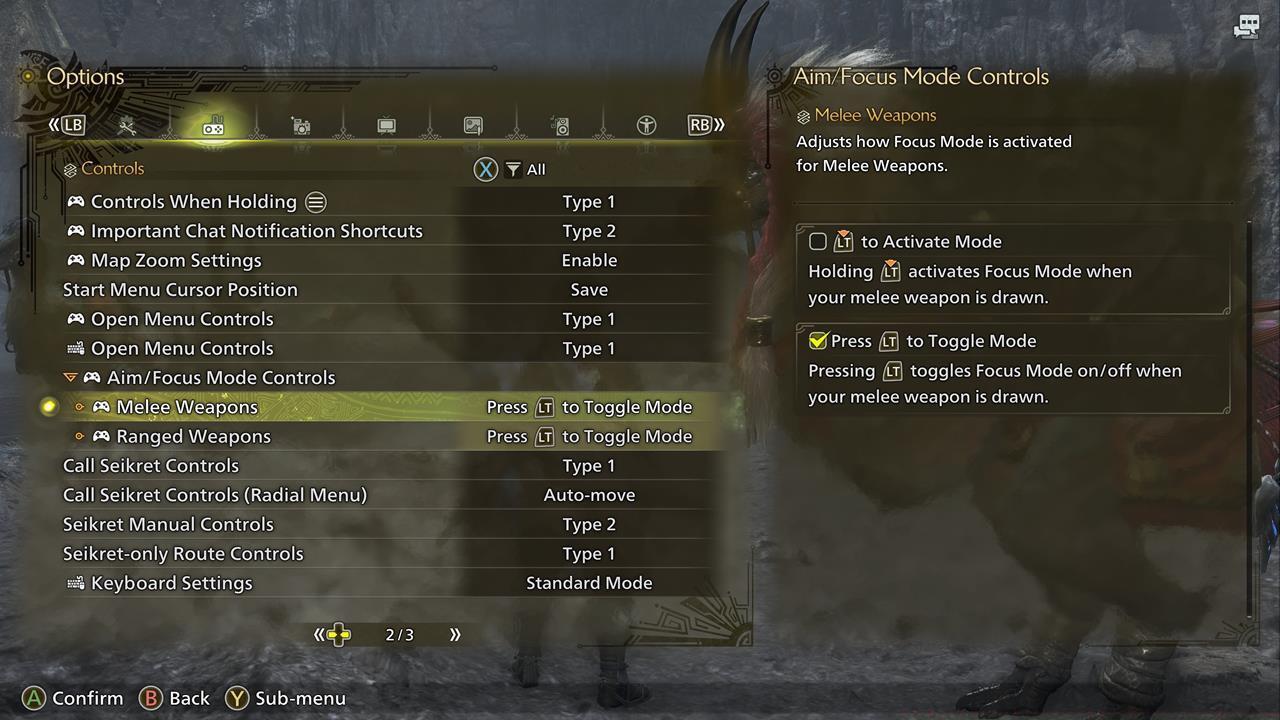1280x720 pixels.
Task: Click the keyboard icon beside Keyboard Settings
Action: click(x=74, y=583)
